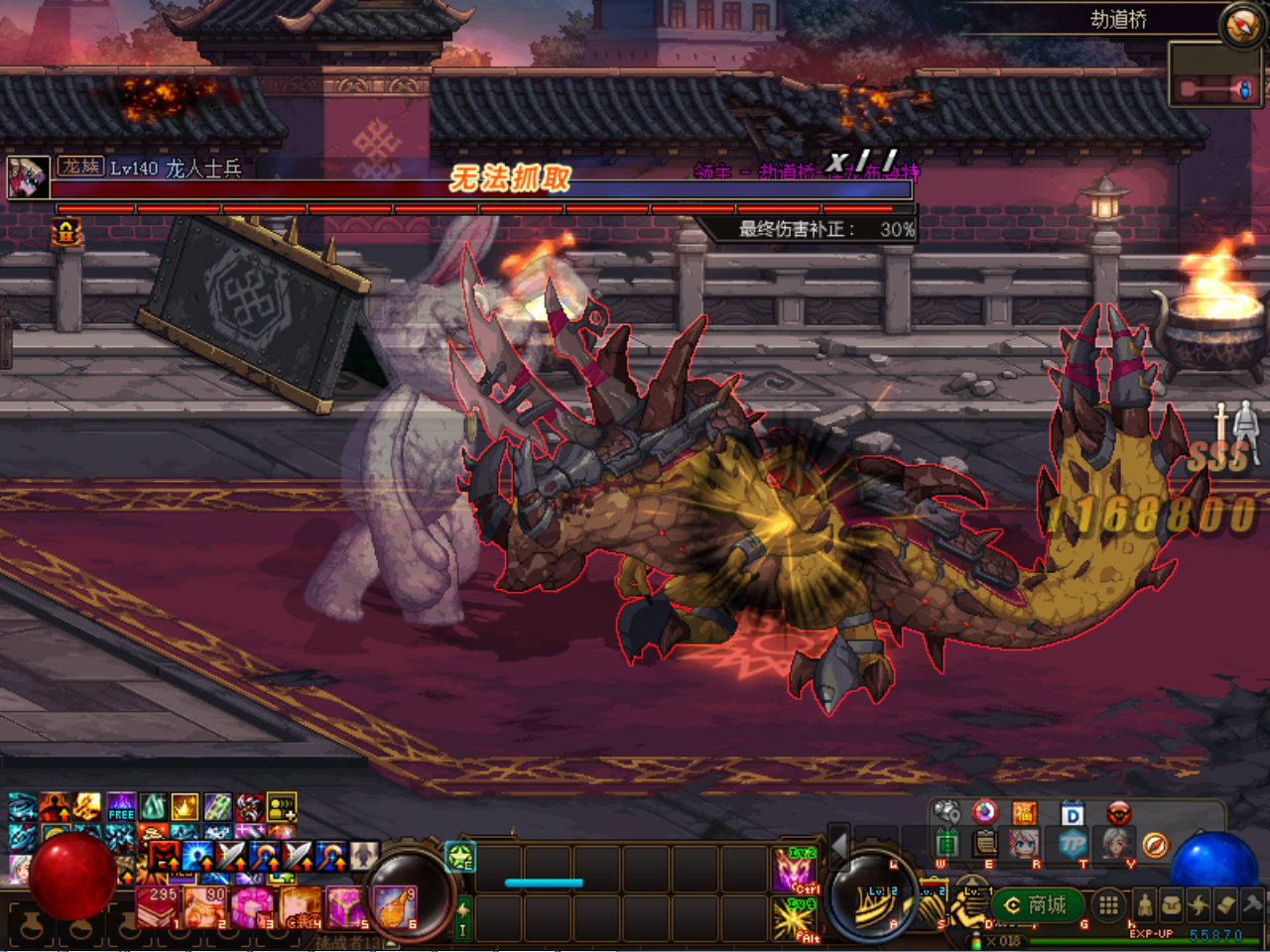Screen dimensions: 1270x952
Task: Click the golden 福 fortune event icon
Action: tap(1024, 811)
